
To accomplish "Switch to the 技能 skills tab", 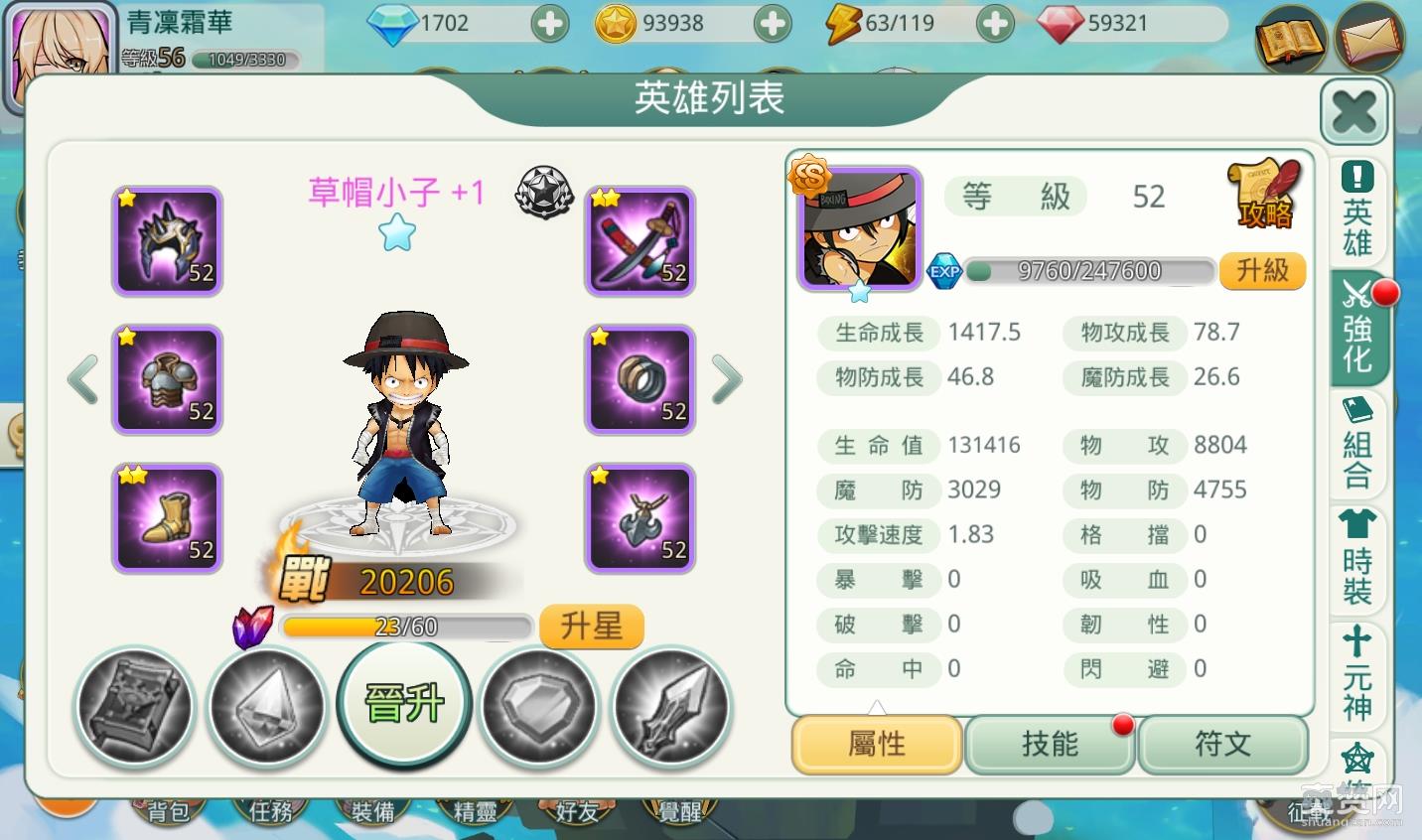I will pyautogui.click(x=1050, y=745).
